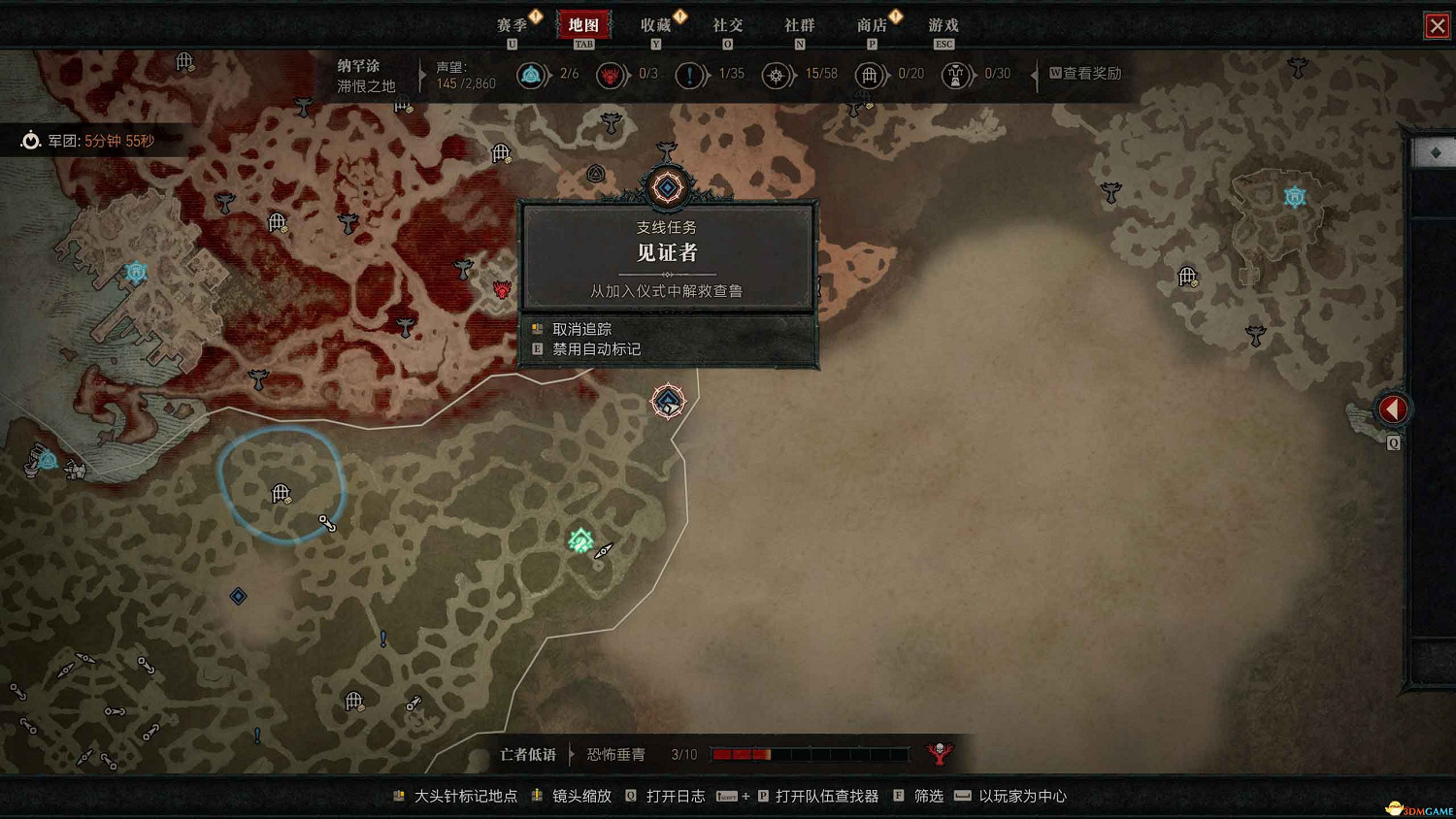This screenshot has height=819, width=1456.
Task: Click the quest counter icon showing 1/35
Action: pos(691,75)
